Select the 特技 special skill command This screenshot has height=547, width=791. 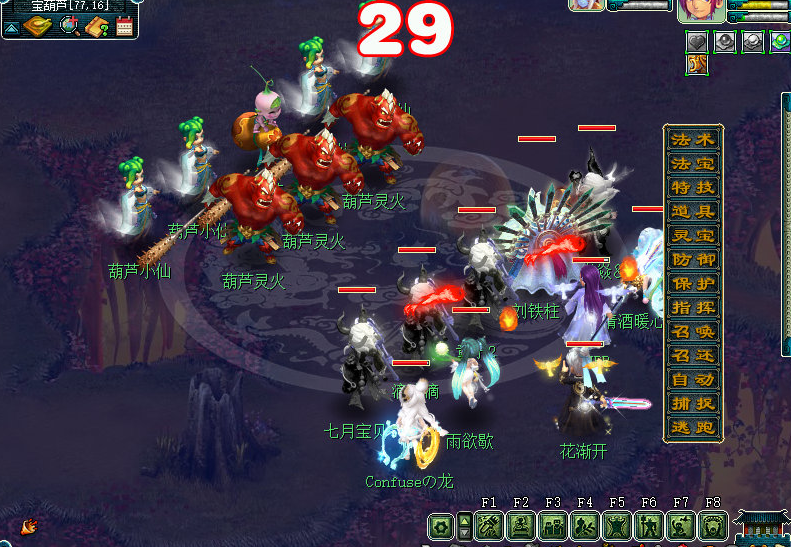pyautogui.click(x=693, y=187)
